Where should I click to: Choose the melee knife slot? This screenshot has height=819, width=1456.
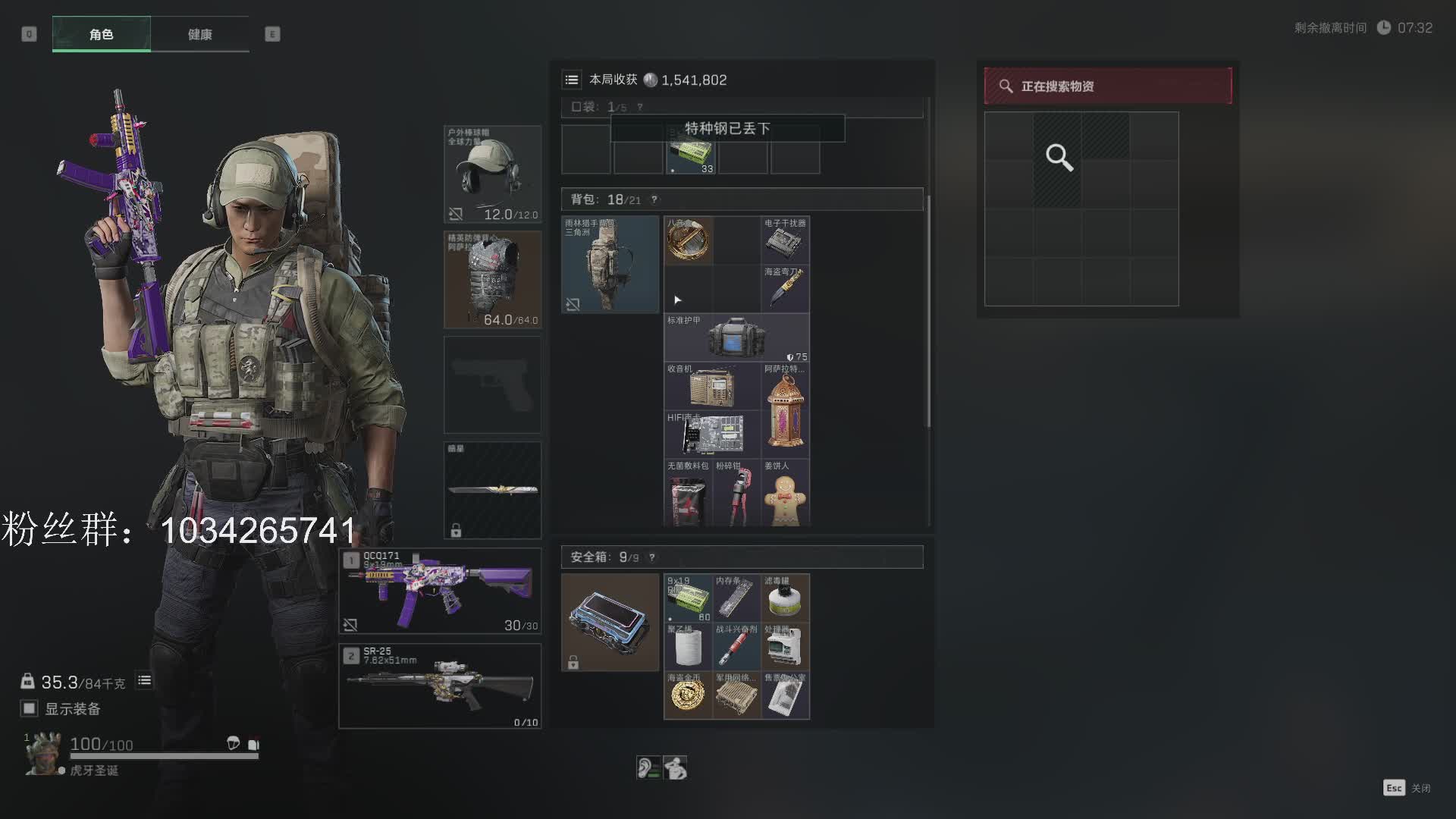[492, 490]
